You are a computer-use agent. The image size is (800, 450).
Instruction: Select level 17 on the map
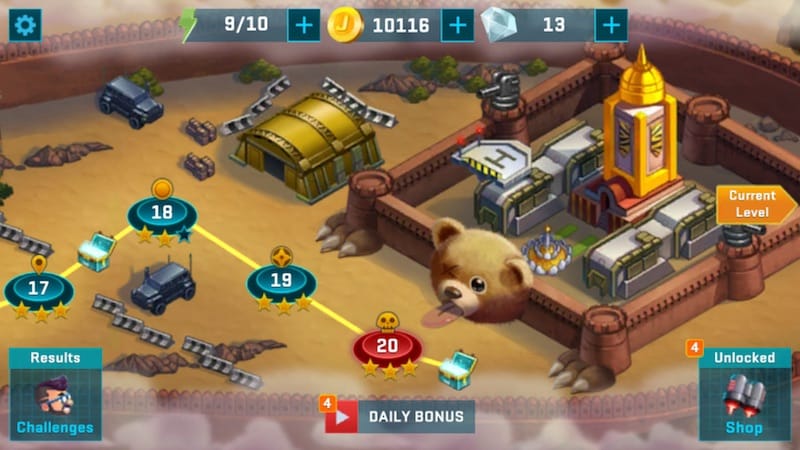point(38,290)
